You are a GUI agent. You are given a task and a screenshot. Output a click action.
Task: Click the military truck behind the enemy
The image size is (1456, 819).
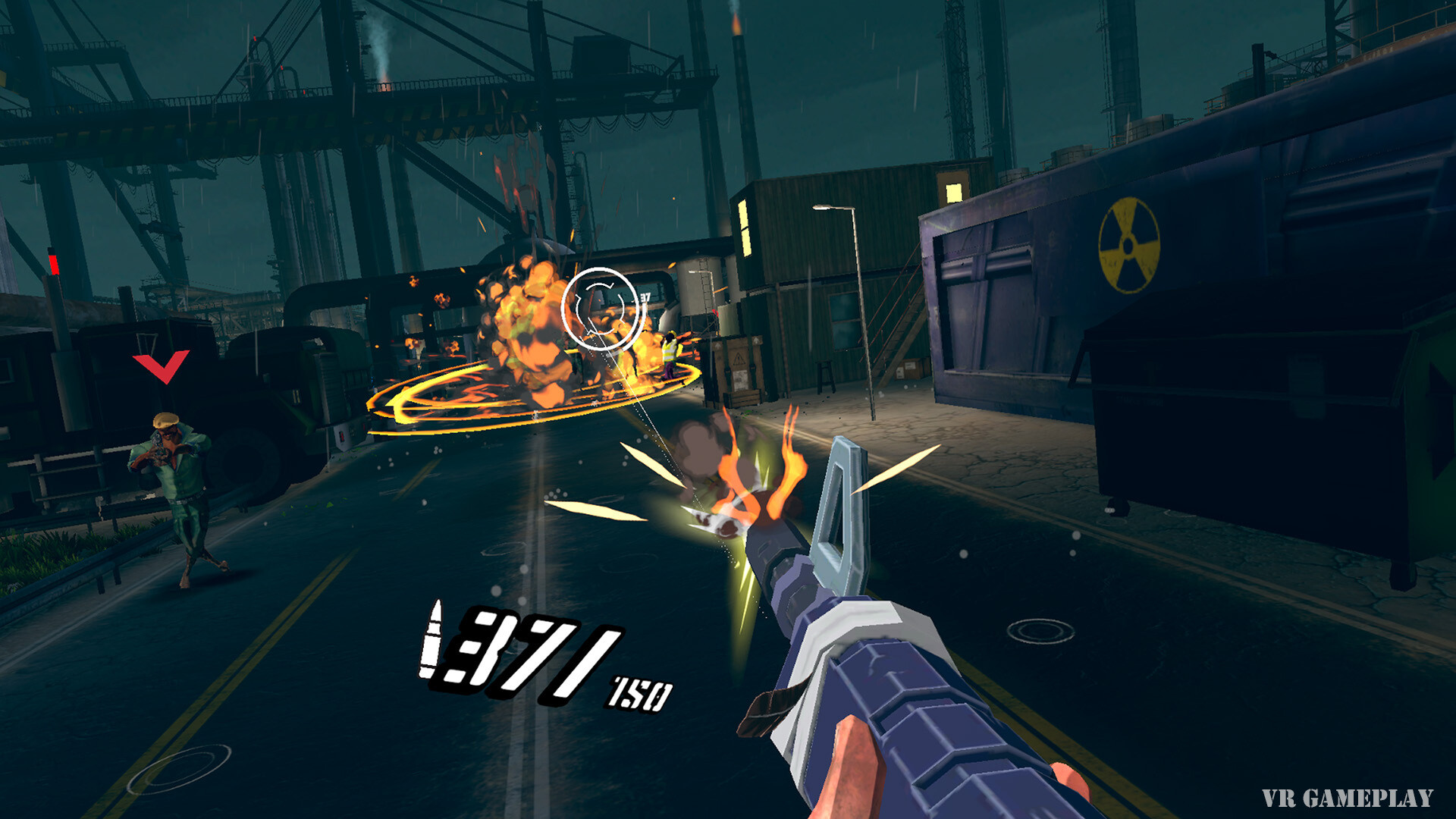coord(303,372)
